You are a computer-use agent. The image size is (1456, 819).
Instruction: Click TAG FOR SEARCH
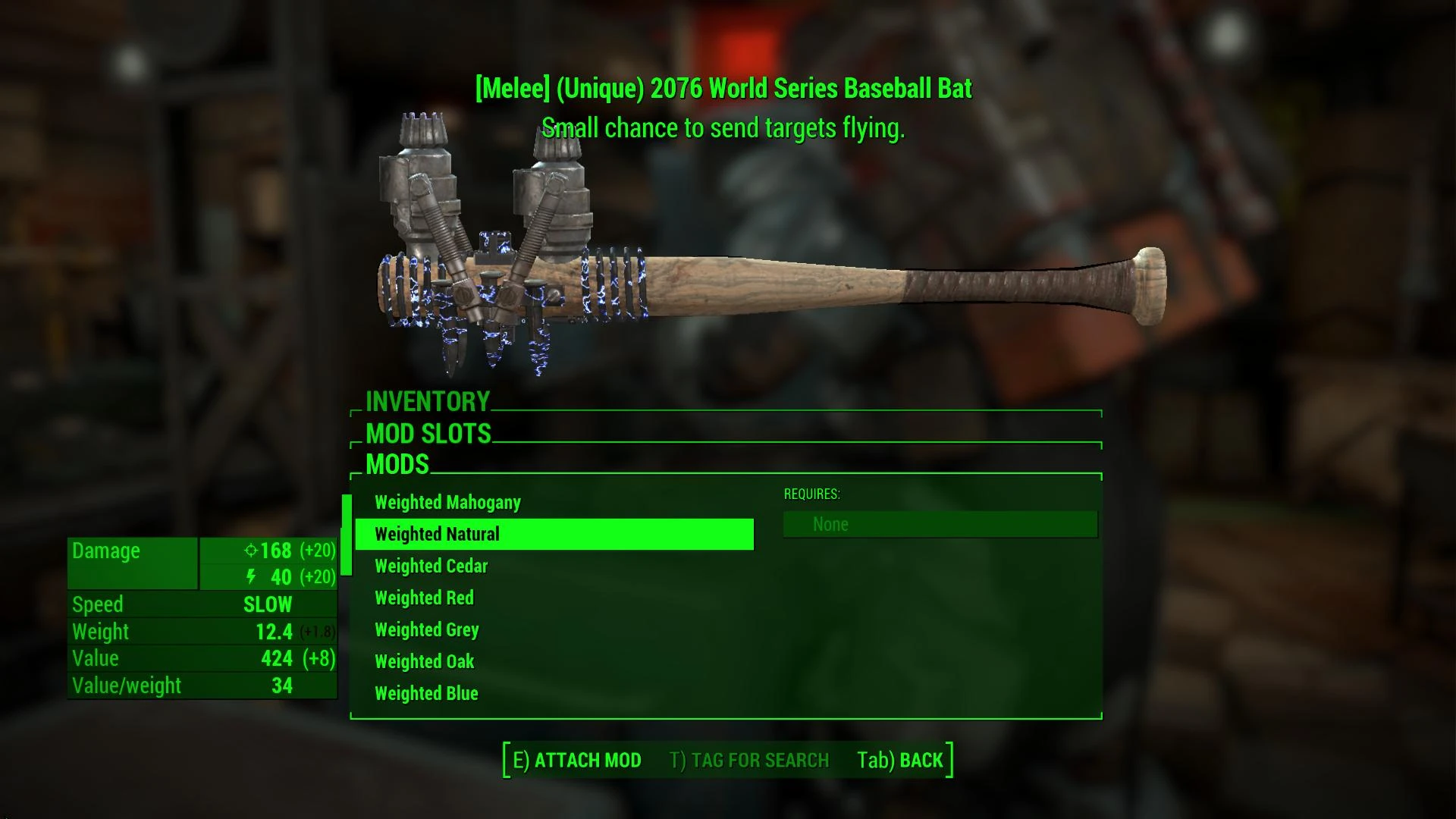tap(748, 760)
